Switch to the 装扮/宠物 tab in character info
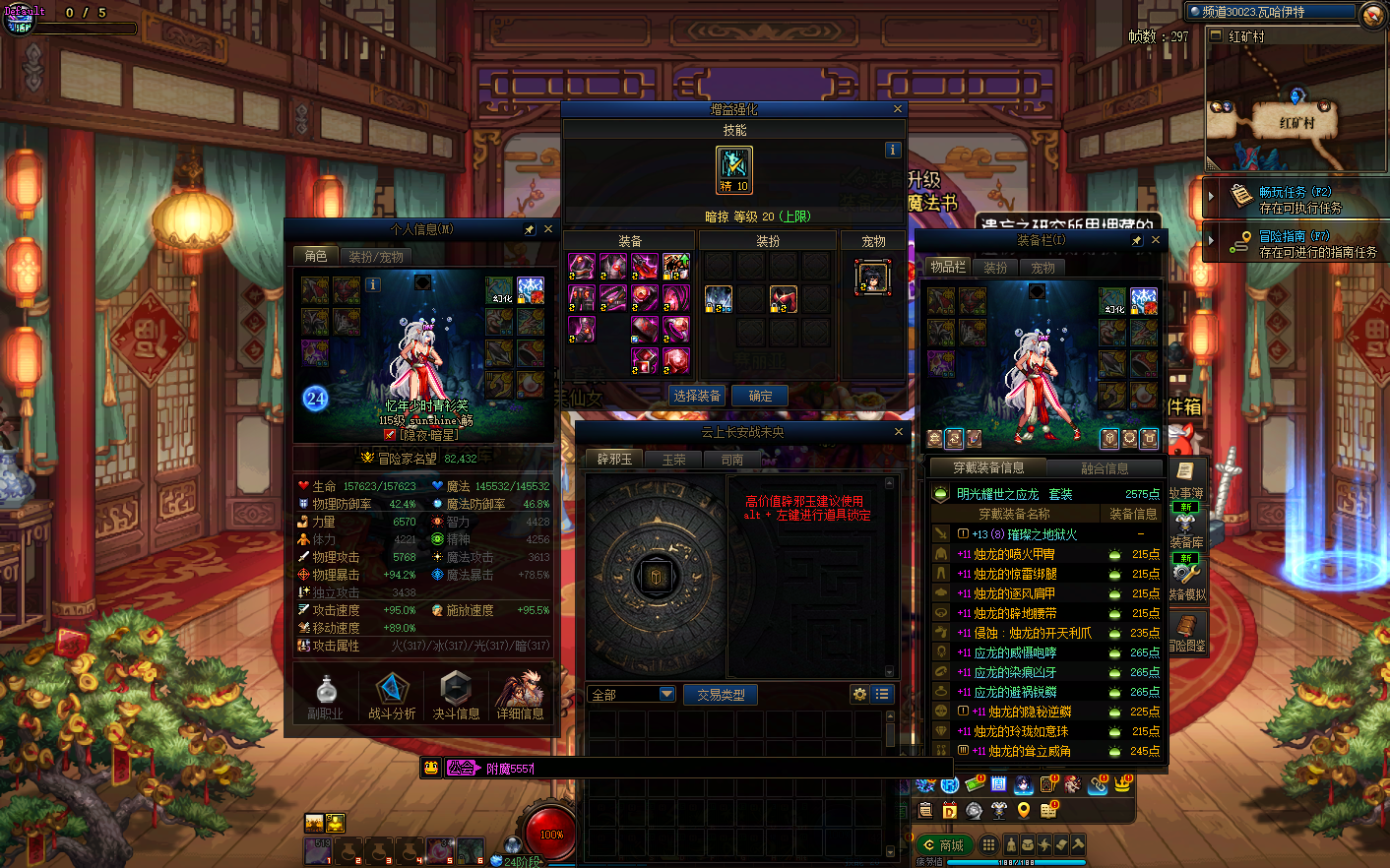 pyautogui.click(x=376, y=256)
